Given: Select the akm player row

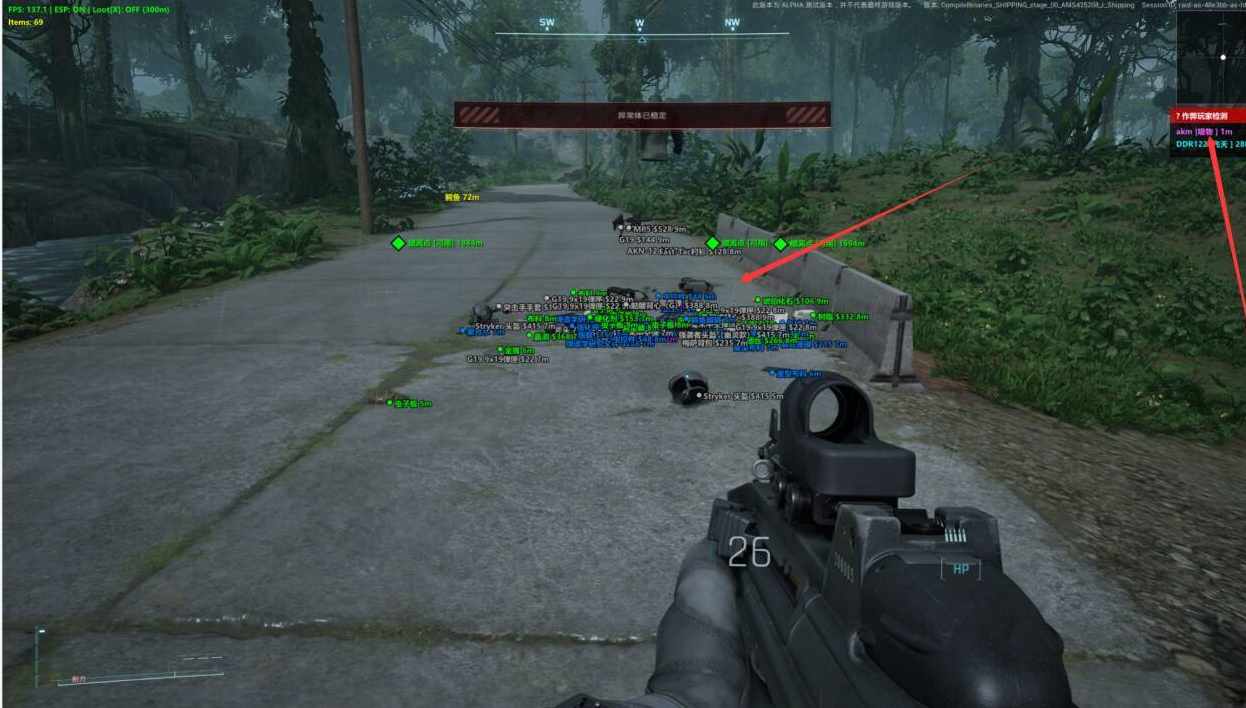Looking at the screenshot, I should tap(1208, 131).
